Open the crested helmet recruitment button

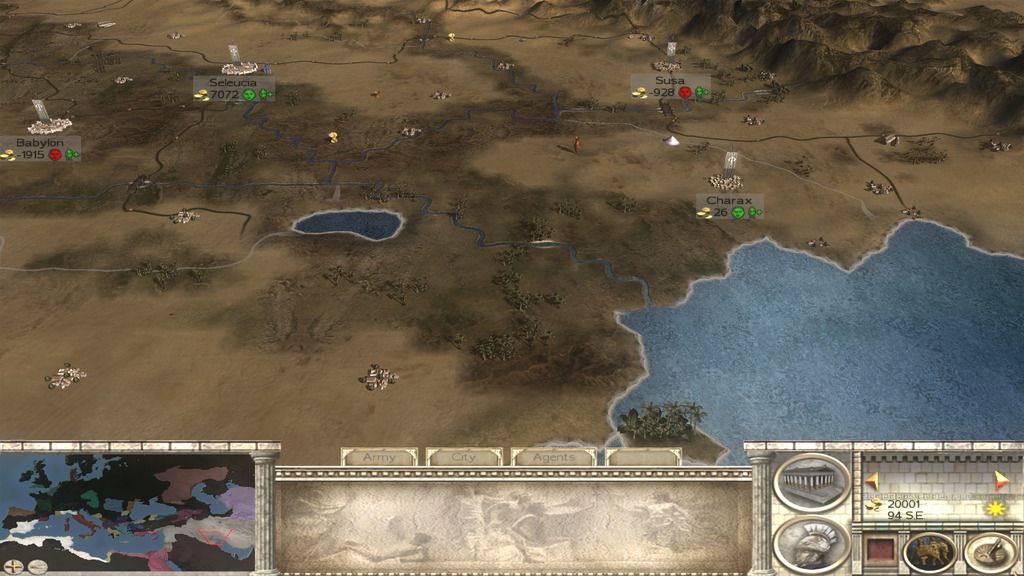(812, 544)
